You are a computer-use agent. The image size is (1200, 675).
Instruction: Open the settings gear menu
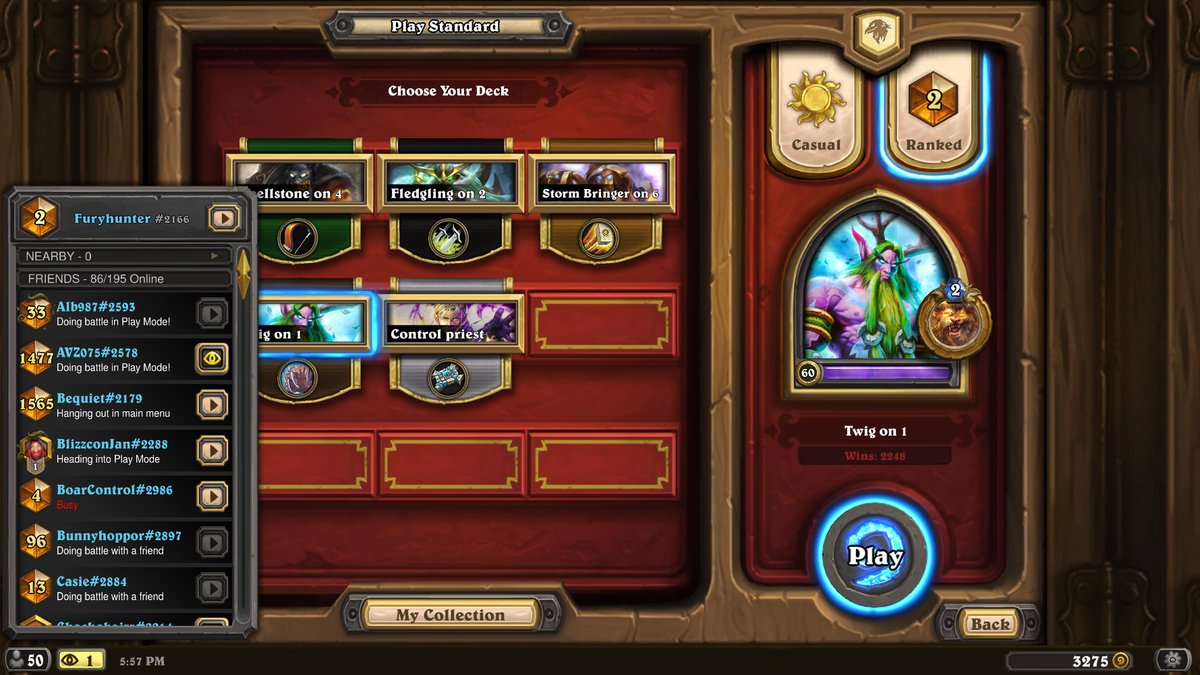click(1171, 660)
